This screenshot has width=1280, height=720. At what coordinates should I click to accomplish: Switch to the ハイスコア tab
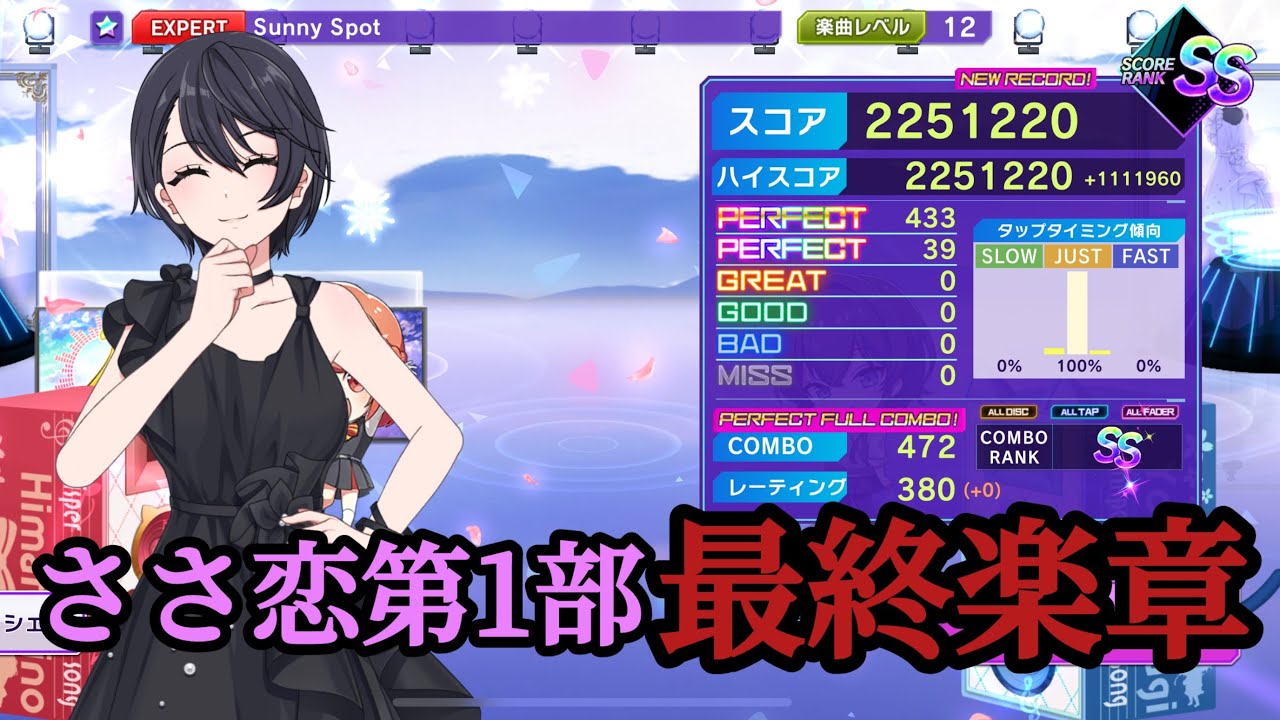782,176
